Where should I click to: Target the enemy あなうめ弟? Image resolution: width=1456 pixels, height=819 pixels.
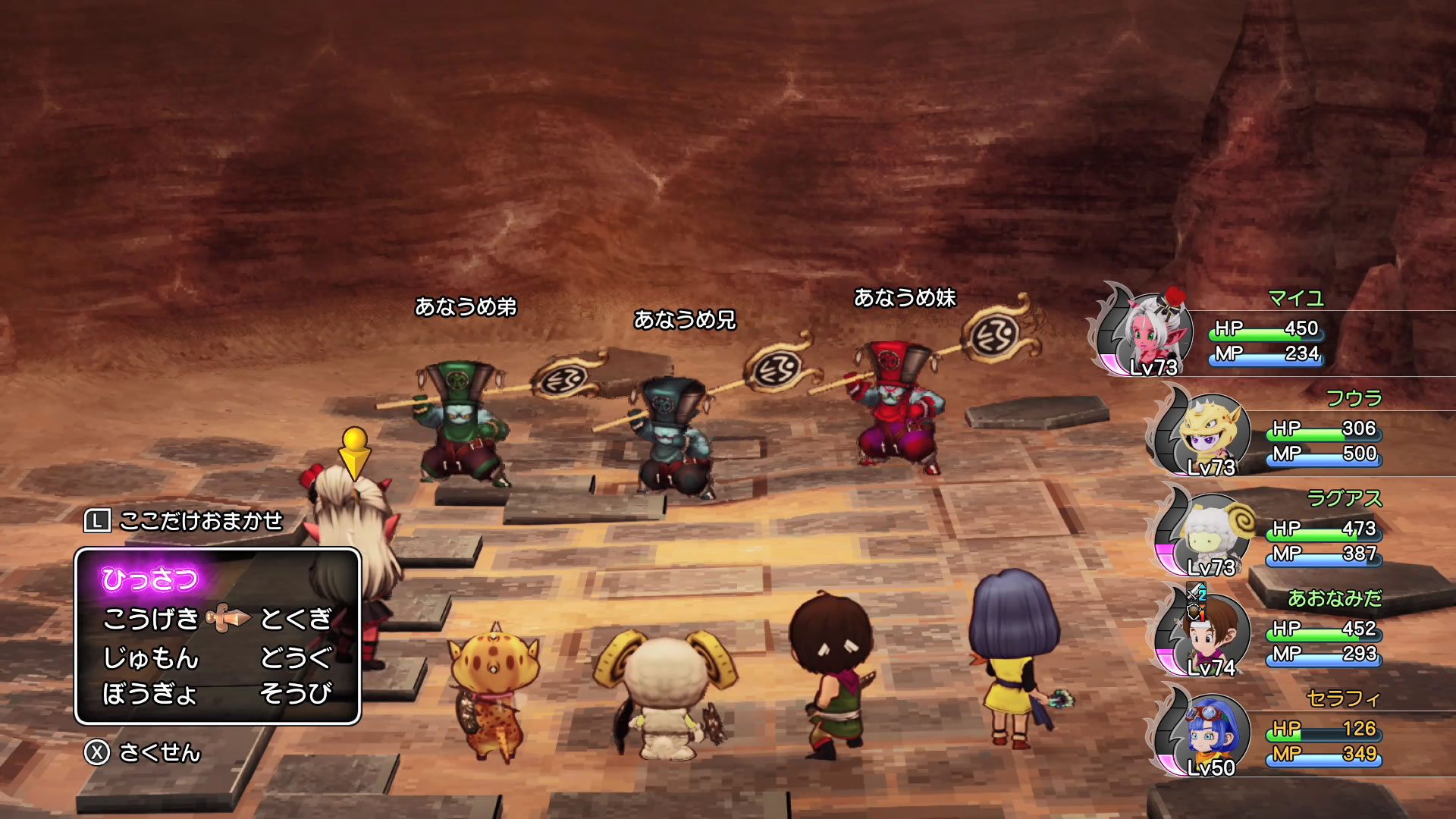(x=459, y=425)
